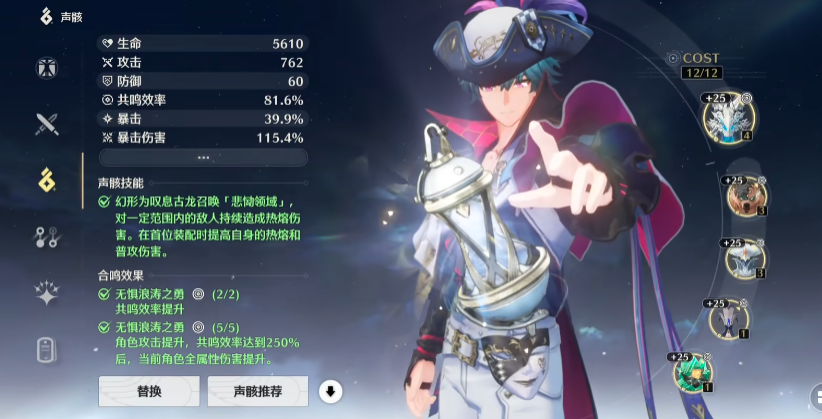The height and width of the screenshot is (419, 822).
Task: Switch to the character overview tab
Action: pyautogui.click(x=47, y=69)
